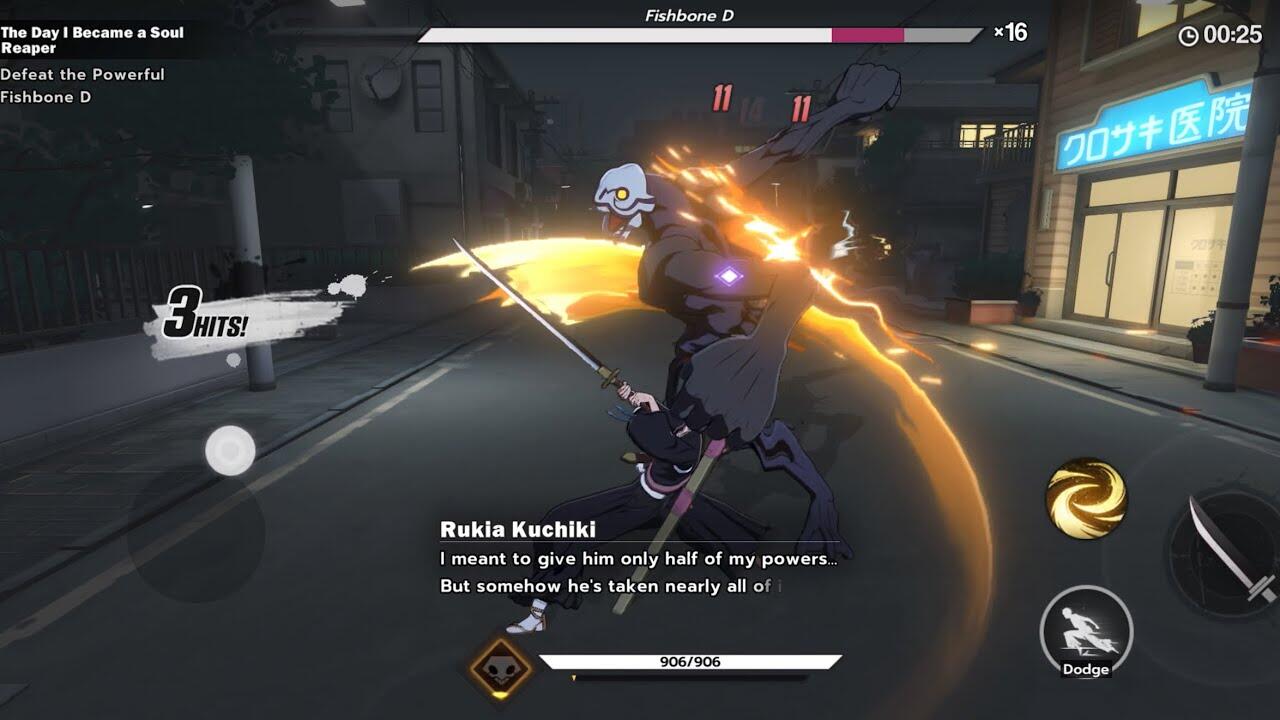Tap the Dodge button
The height and width of the screenshot is (720, 1280).
[1086, 632]
